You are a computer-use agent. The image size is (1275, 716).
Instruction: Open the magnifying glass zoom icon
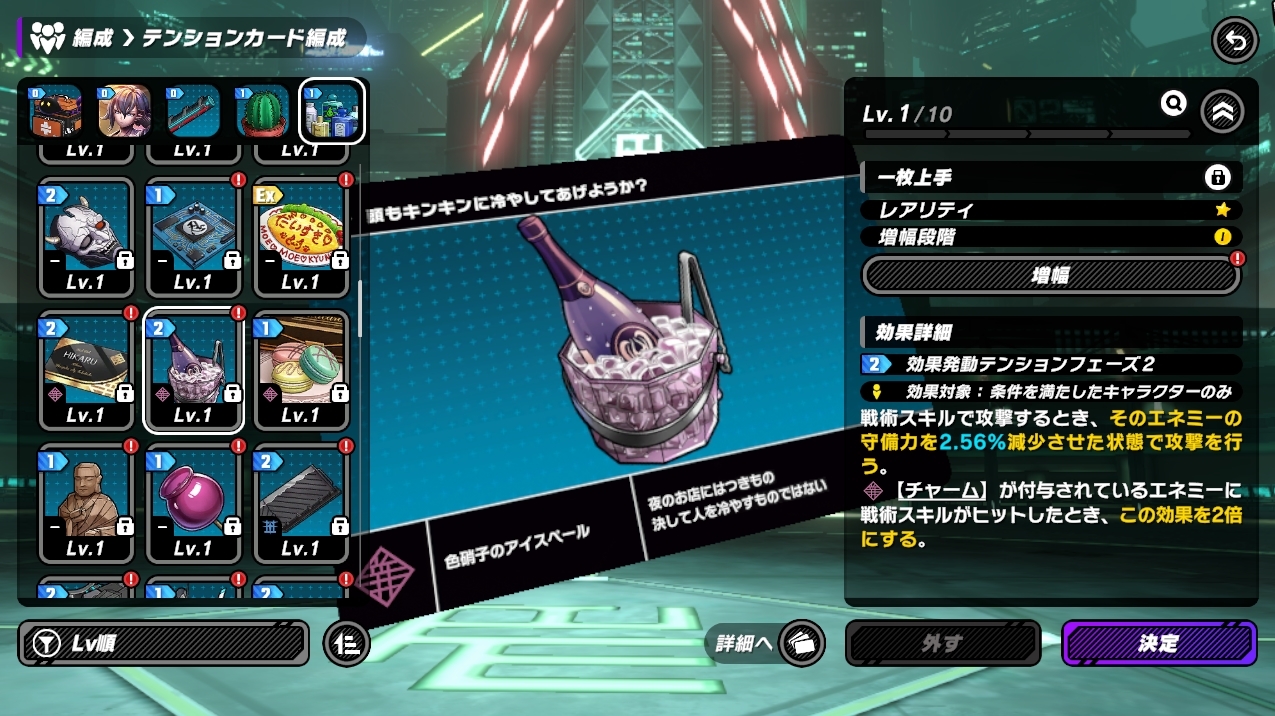point(1173,103)
